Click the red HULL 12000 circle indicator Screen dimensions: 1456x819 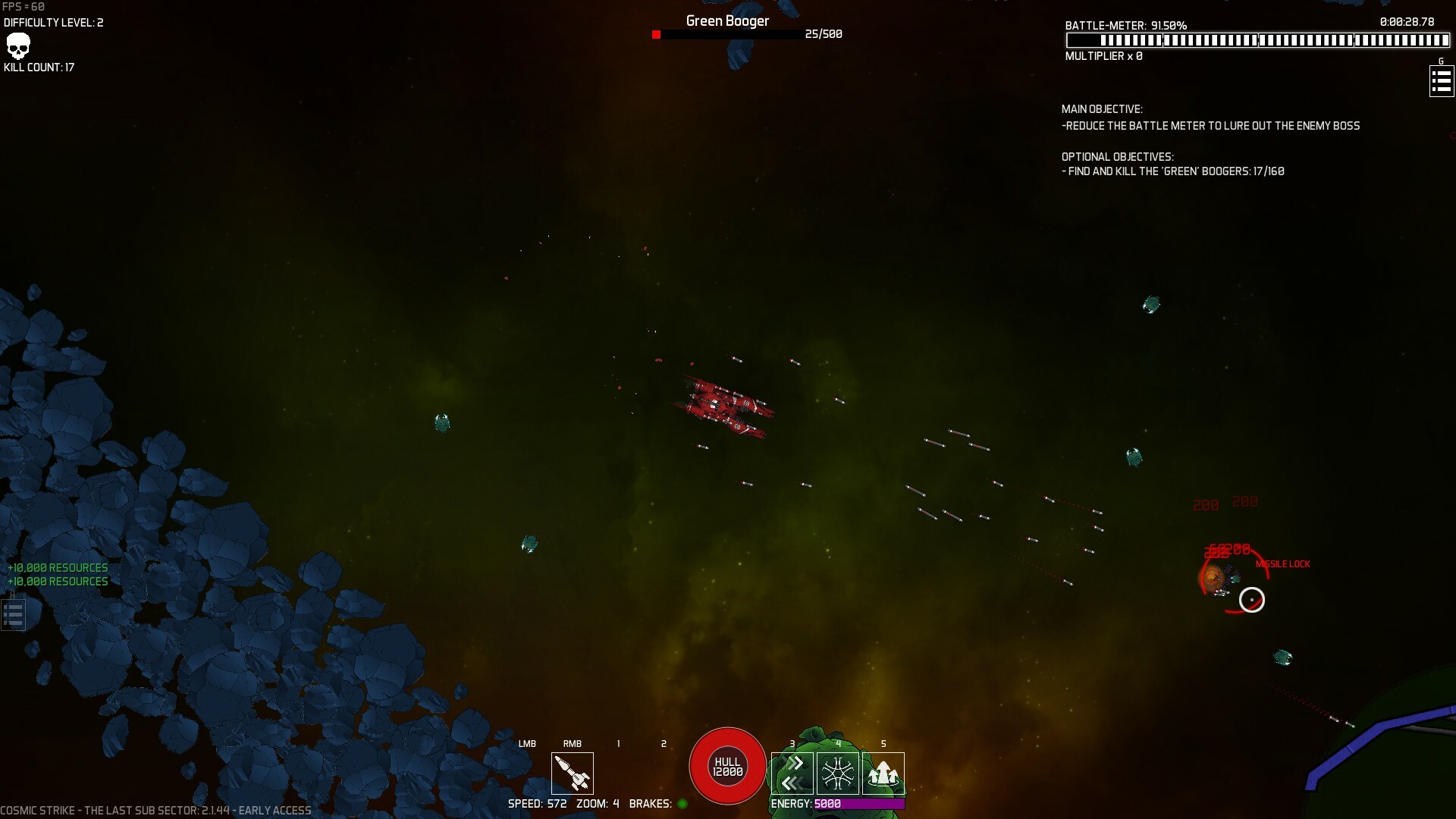click(x=726, y=766)
